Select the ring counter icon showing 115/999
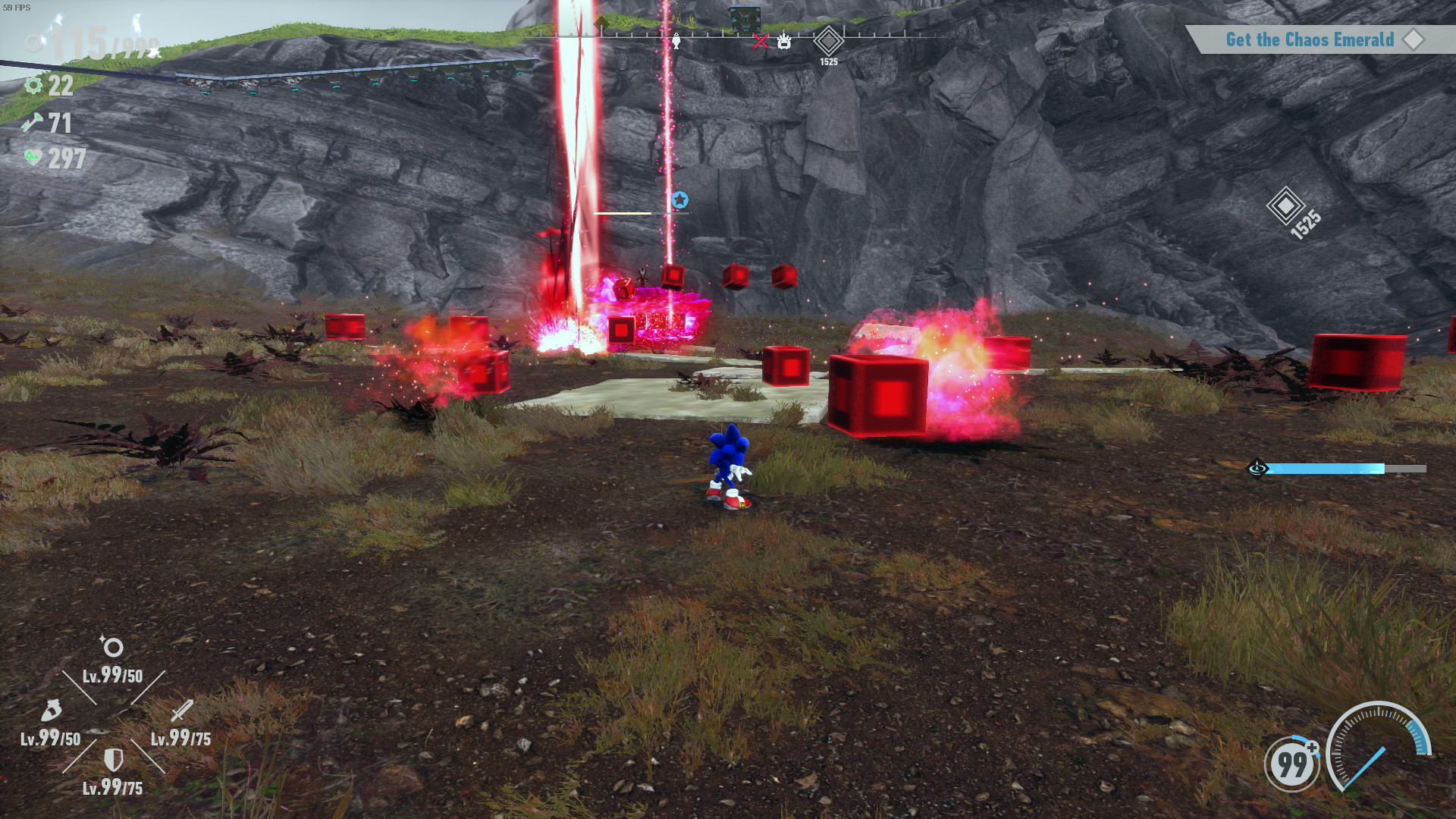1456x819 pixels. (x=35, y=42)
